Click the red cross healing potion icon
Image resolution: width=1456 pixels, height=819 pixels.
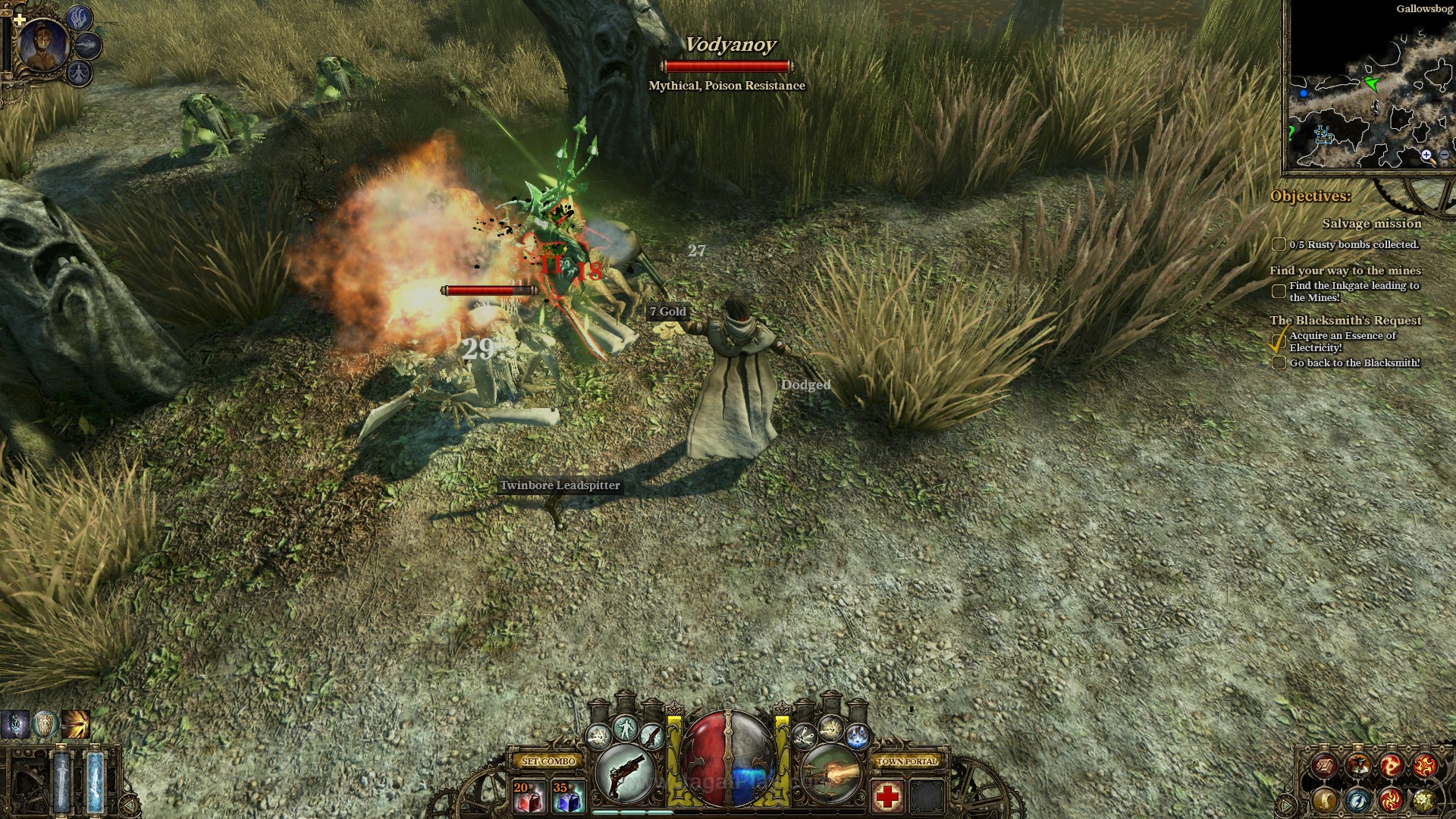tap(888, 795)
